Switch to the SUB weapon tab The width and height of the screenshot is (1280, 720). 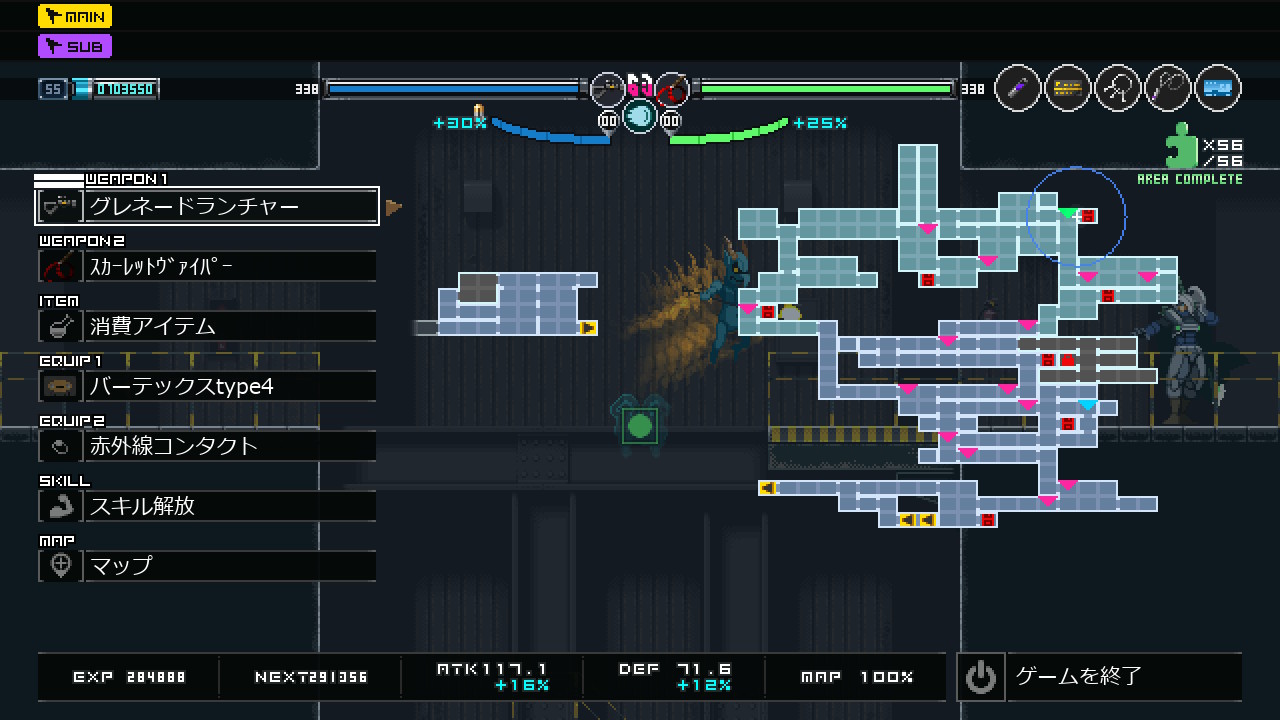(75, 46)
